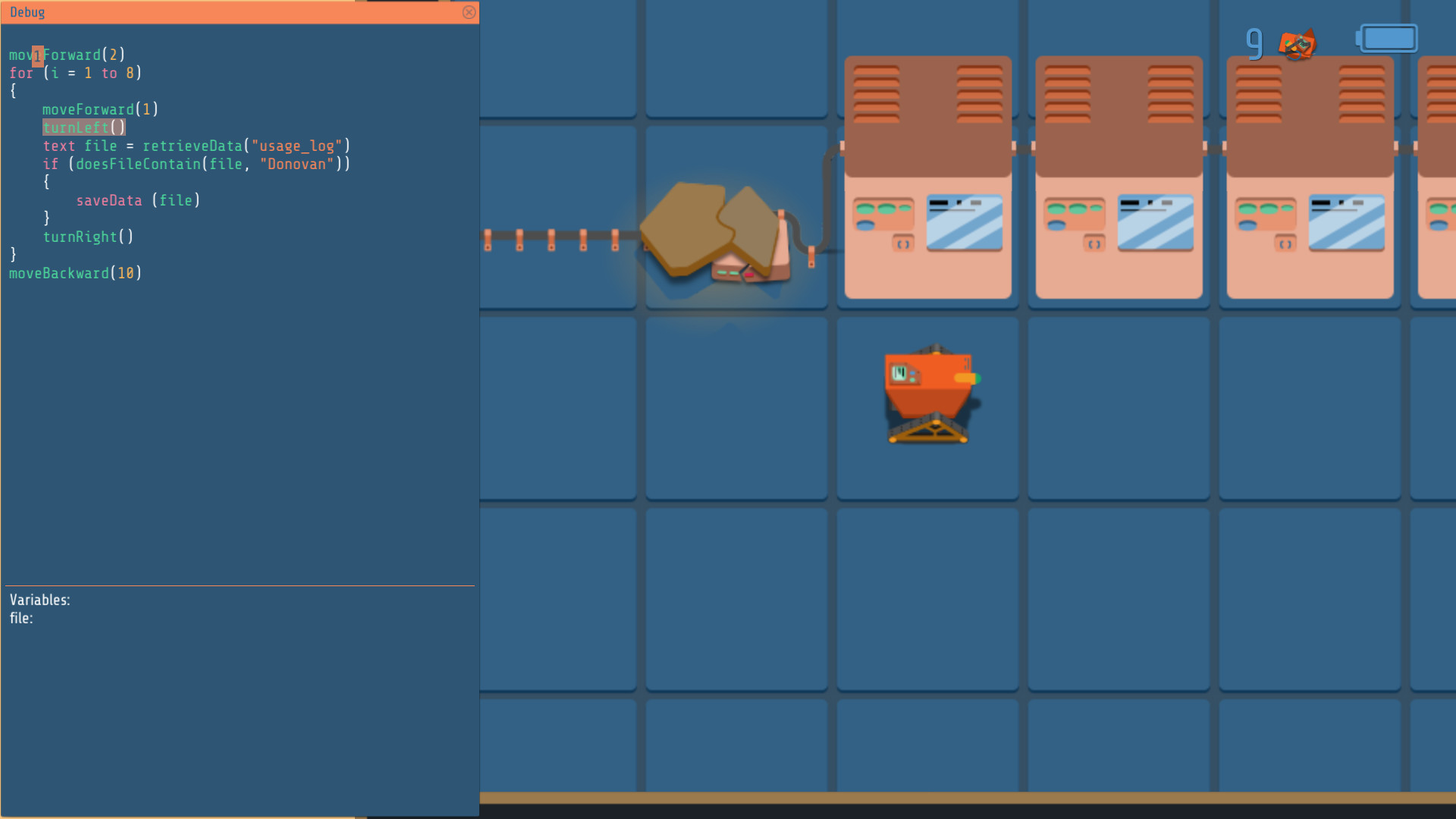The width and height of the screenshot is (1456, 819).
Task: Select the moveBackward(10) command
Action: coord(75,273)
